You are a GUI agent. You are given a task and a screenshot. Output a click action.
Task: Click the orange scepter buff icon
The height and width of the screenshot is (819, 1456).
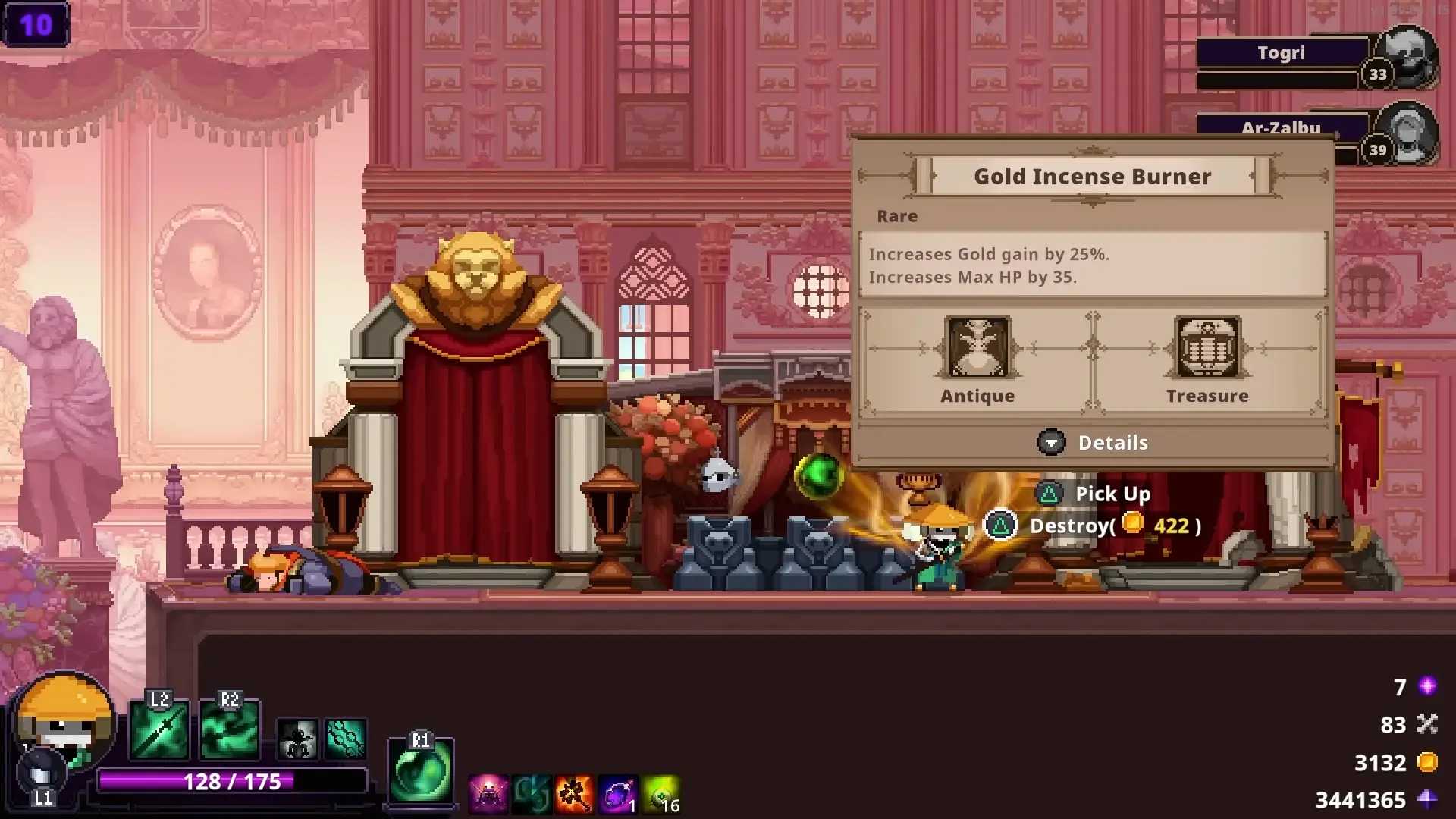pyautogui.click(x=573, y=792)
